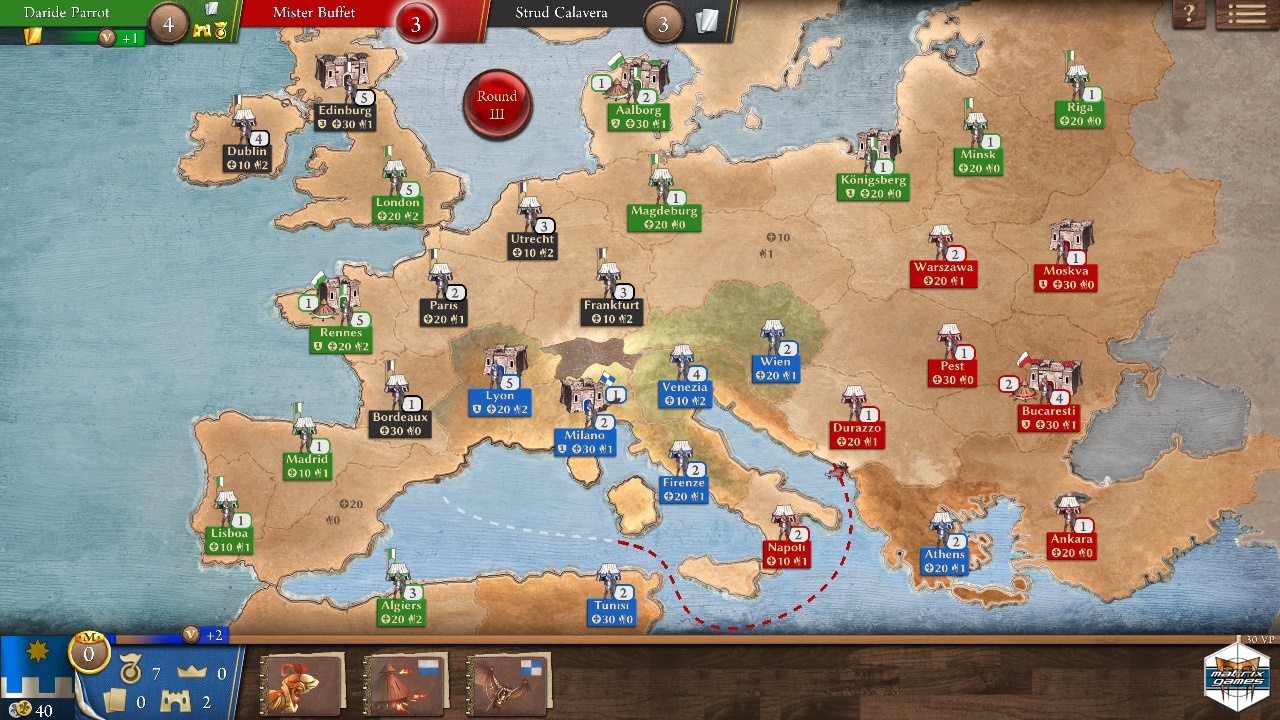
Task: Click the Round III indicator
Action: (497, 104)
